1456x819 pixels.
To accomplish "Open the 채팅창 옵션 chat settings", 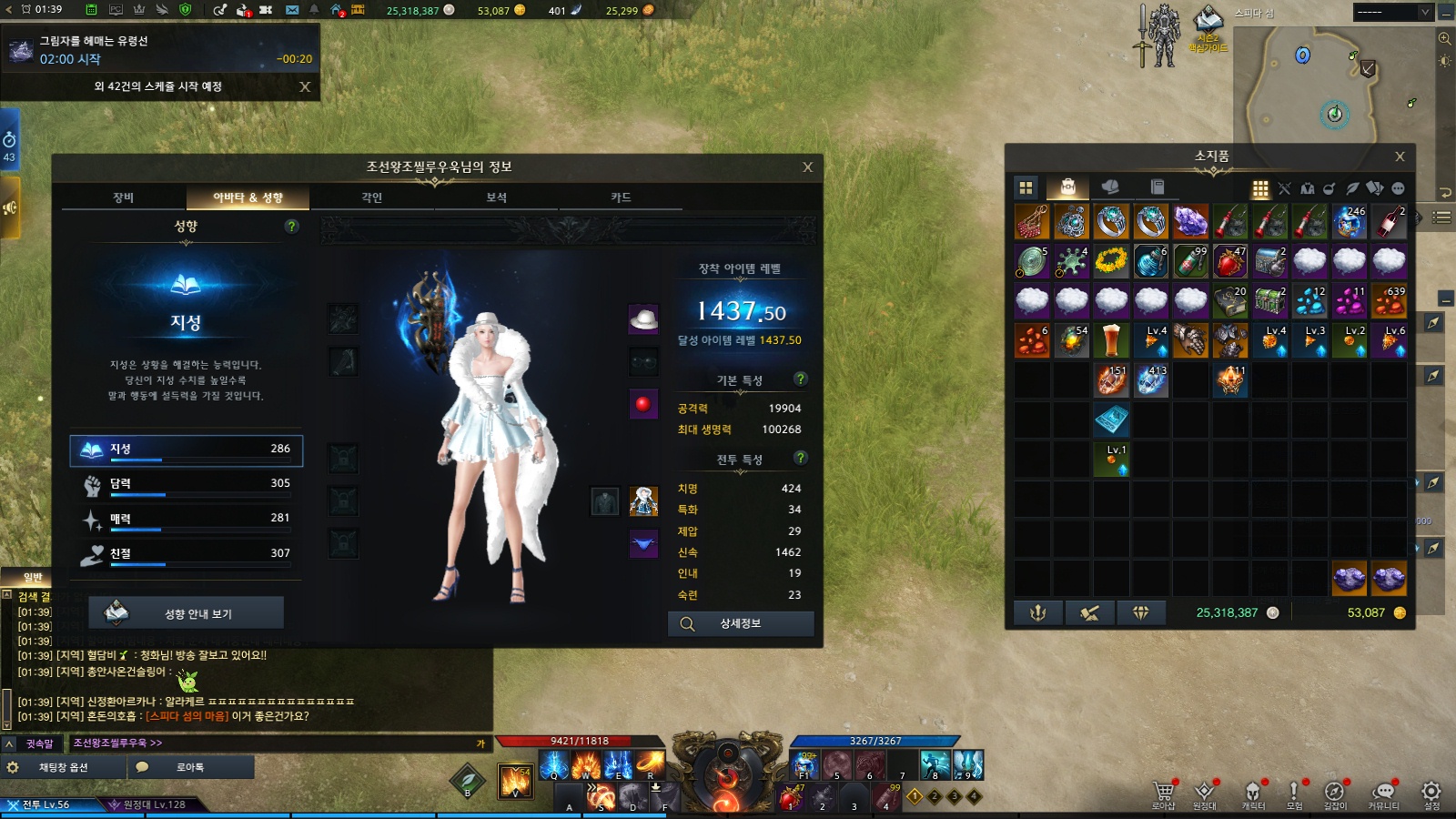I will pos(62,767).
